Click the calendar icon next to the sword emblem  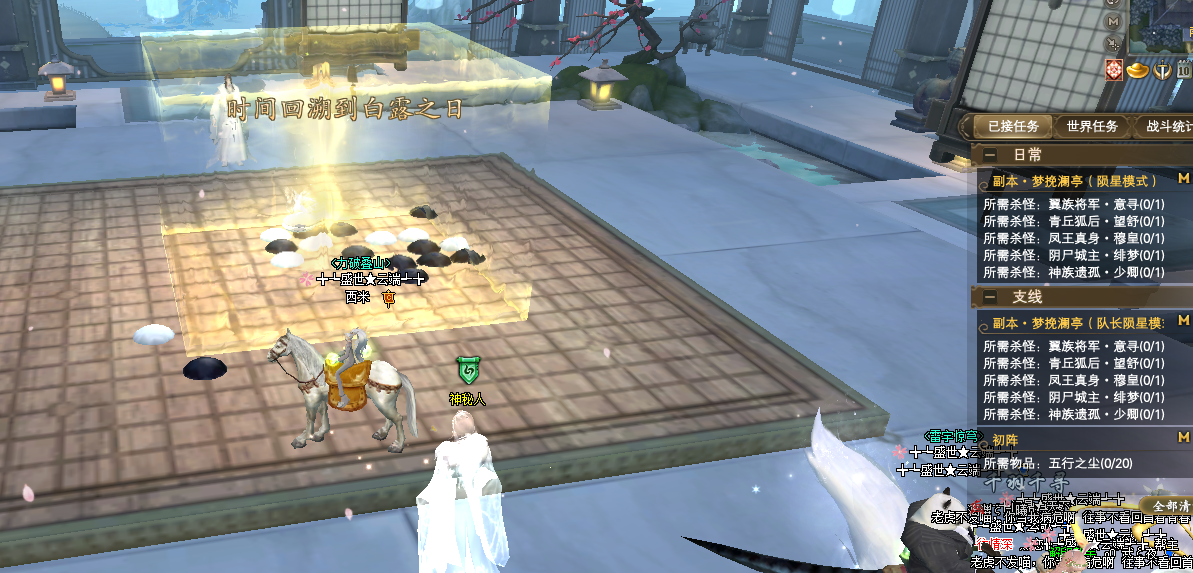pyautogui.click(x=1184, y=70)
